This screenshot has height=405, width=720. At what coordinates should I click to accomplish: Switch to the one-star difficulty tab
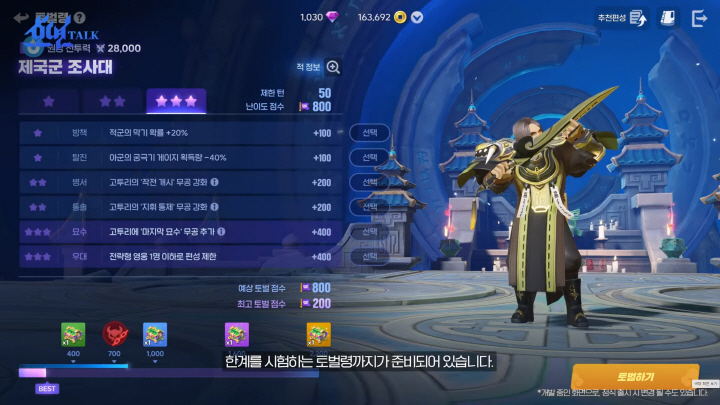pos(48,102)
